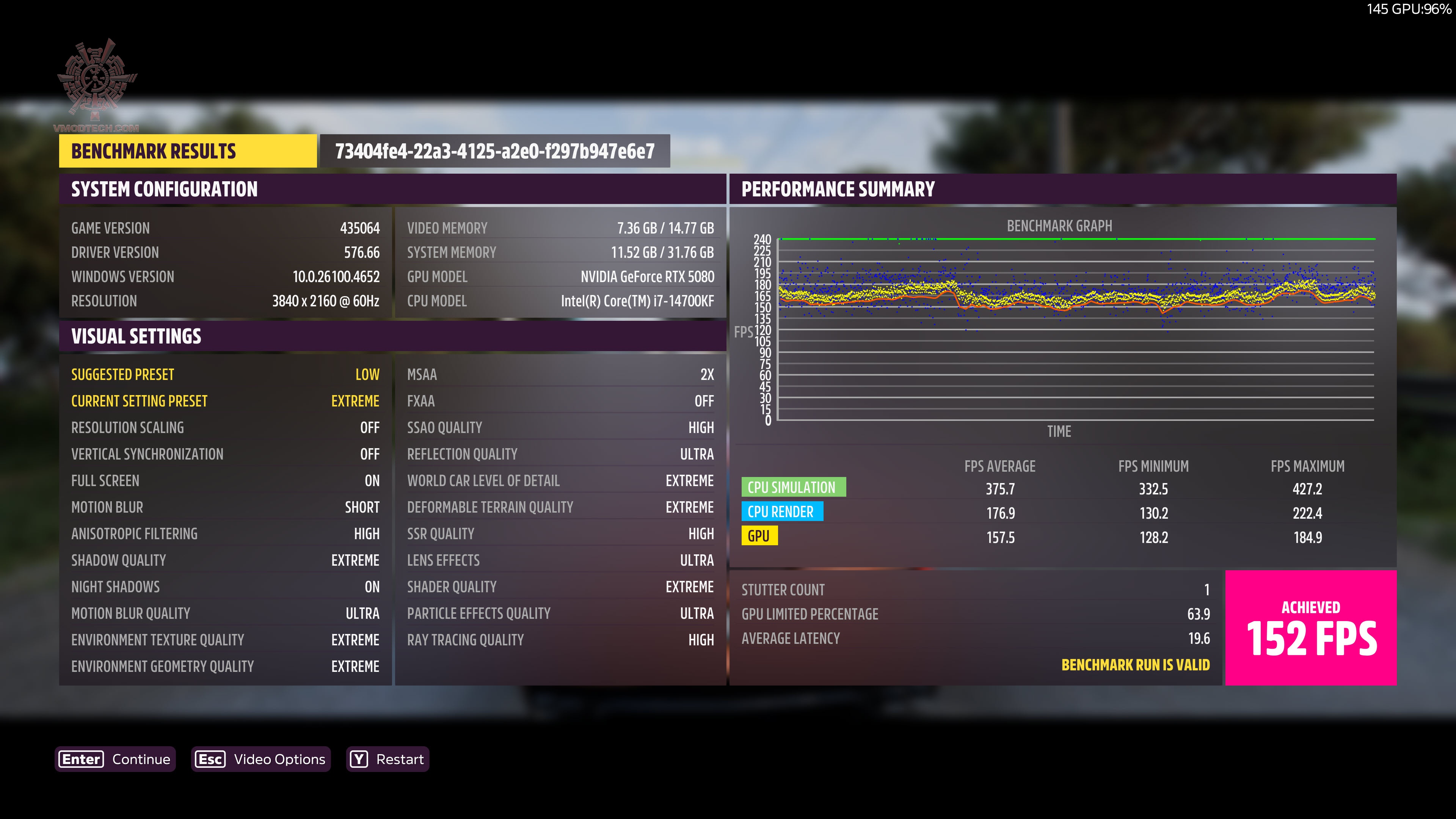Screen dimensions: 1456x819
Task: Click the Esc key icon beside Video Options
Action: [x=210, y=759]
